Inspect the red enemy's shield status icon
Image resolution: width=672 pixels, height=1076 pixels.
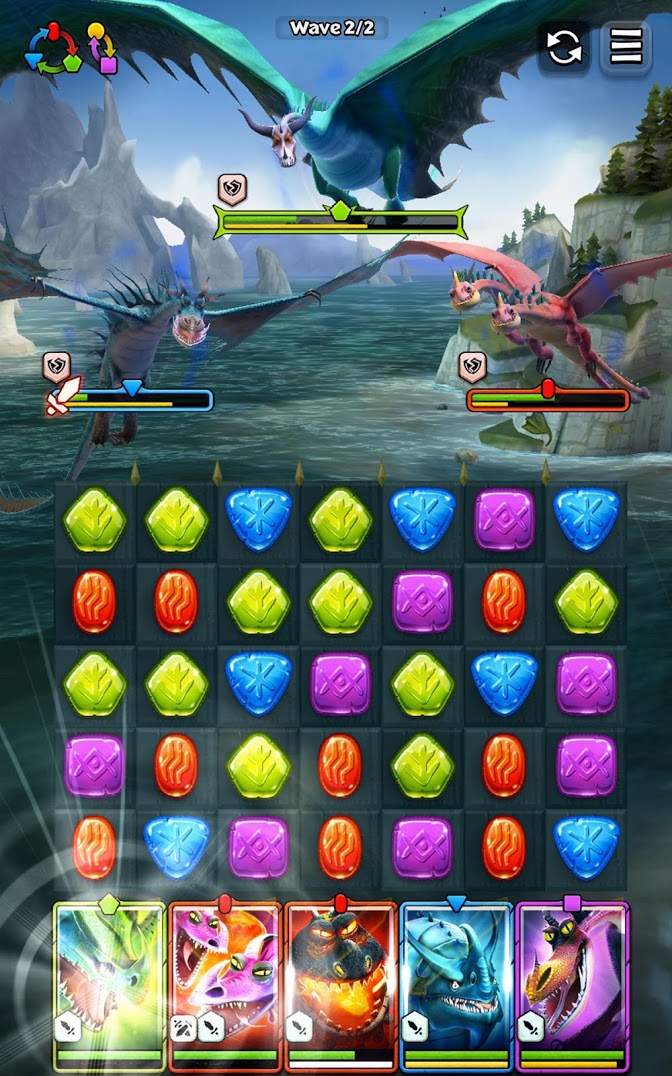(x=472, y=367)
